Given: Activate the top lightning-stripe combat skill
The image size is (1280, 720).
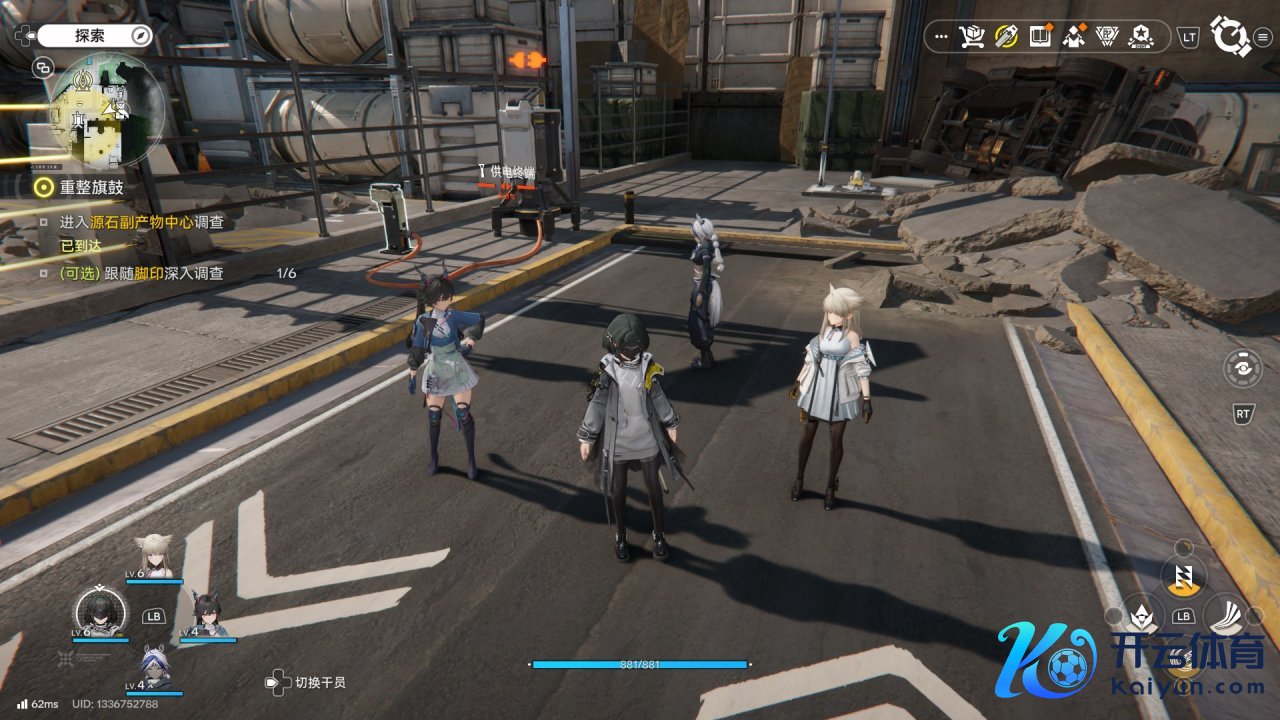Looking at the screenshot, I should click(x=1184, y=575).
